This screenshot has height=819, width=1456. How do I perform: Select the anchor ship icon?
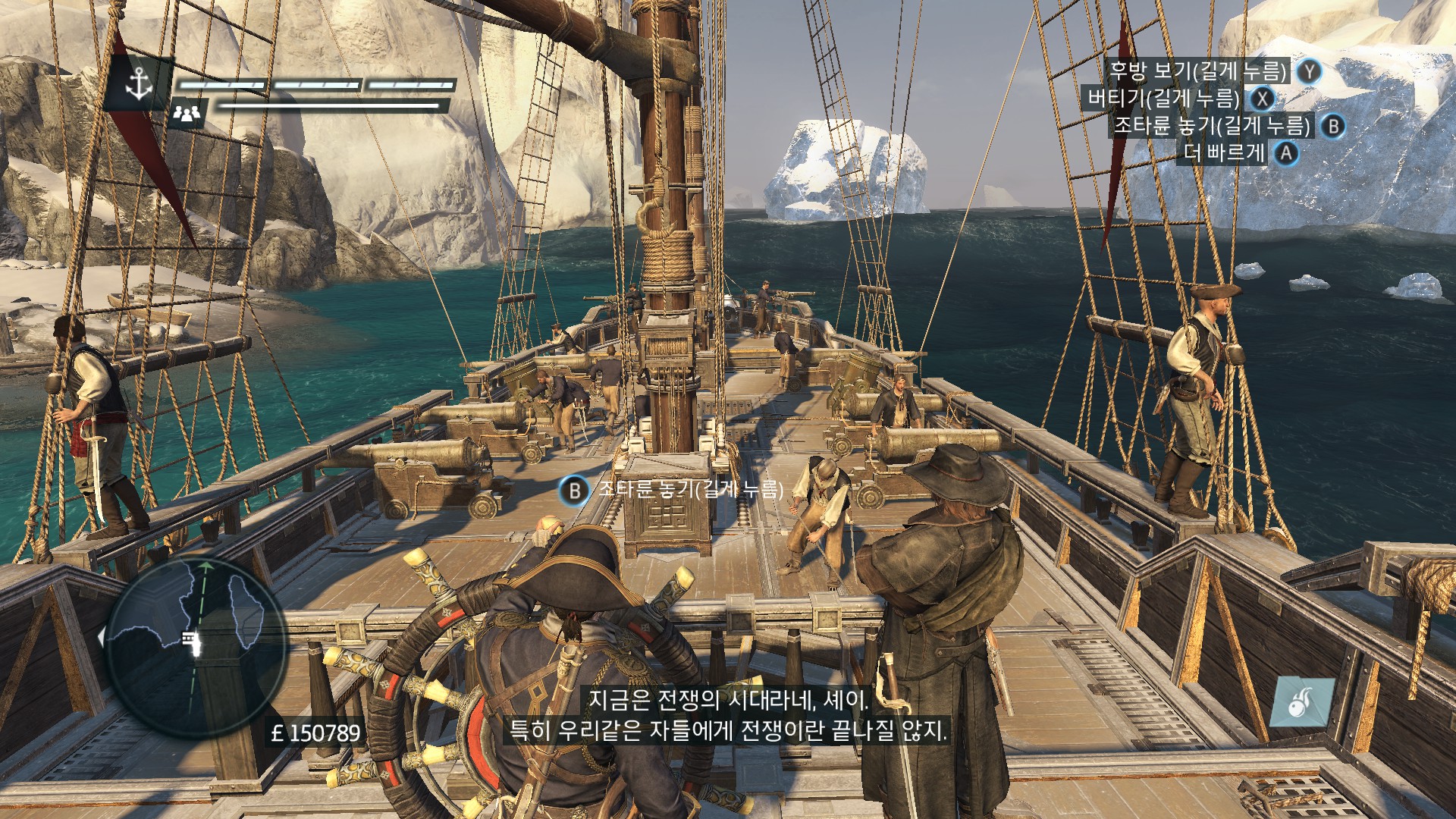(139, 83)
